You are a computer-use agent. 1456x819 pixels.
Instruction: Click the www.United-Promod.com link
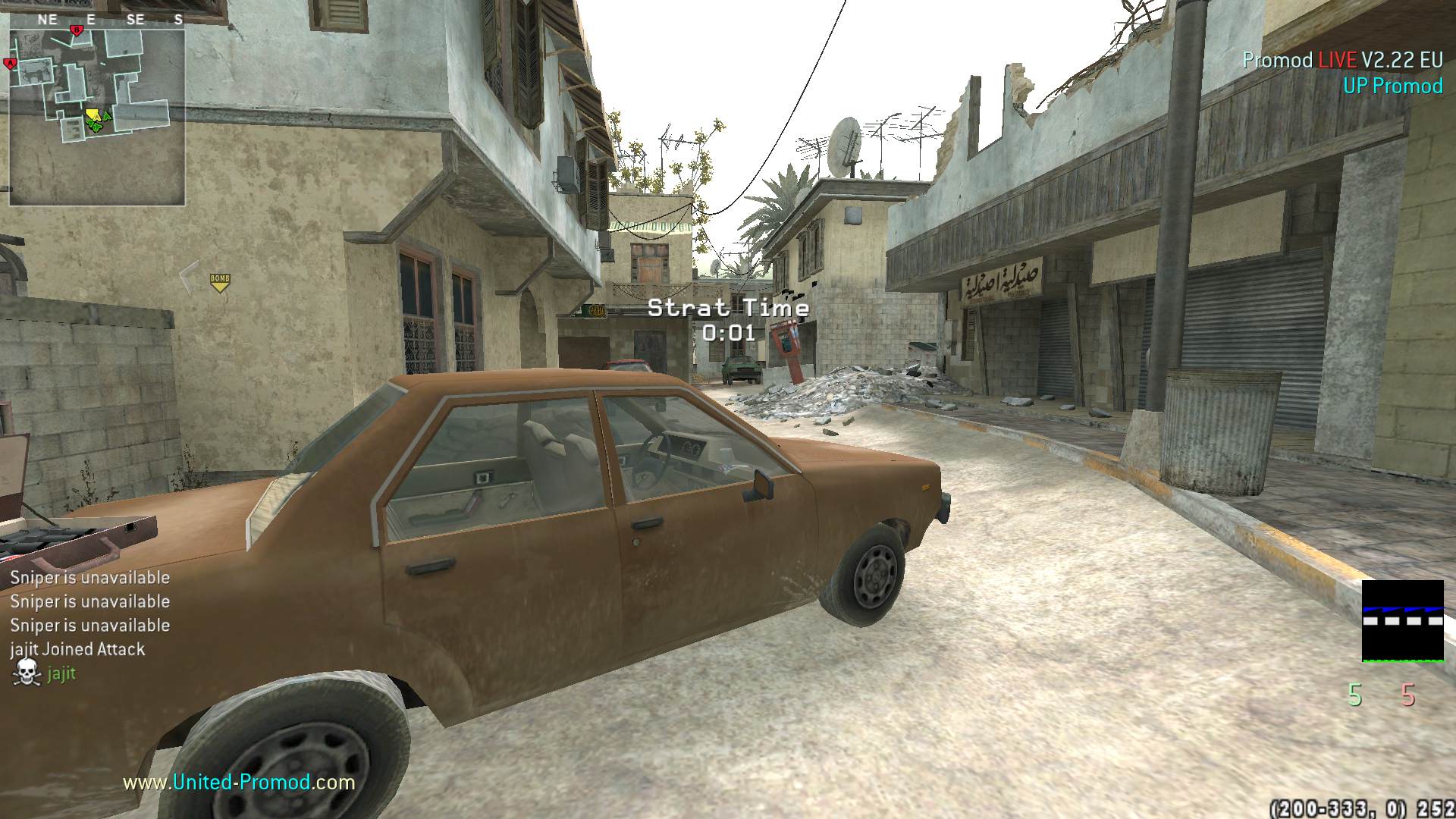click(x=239, y=782)
